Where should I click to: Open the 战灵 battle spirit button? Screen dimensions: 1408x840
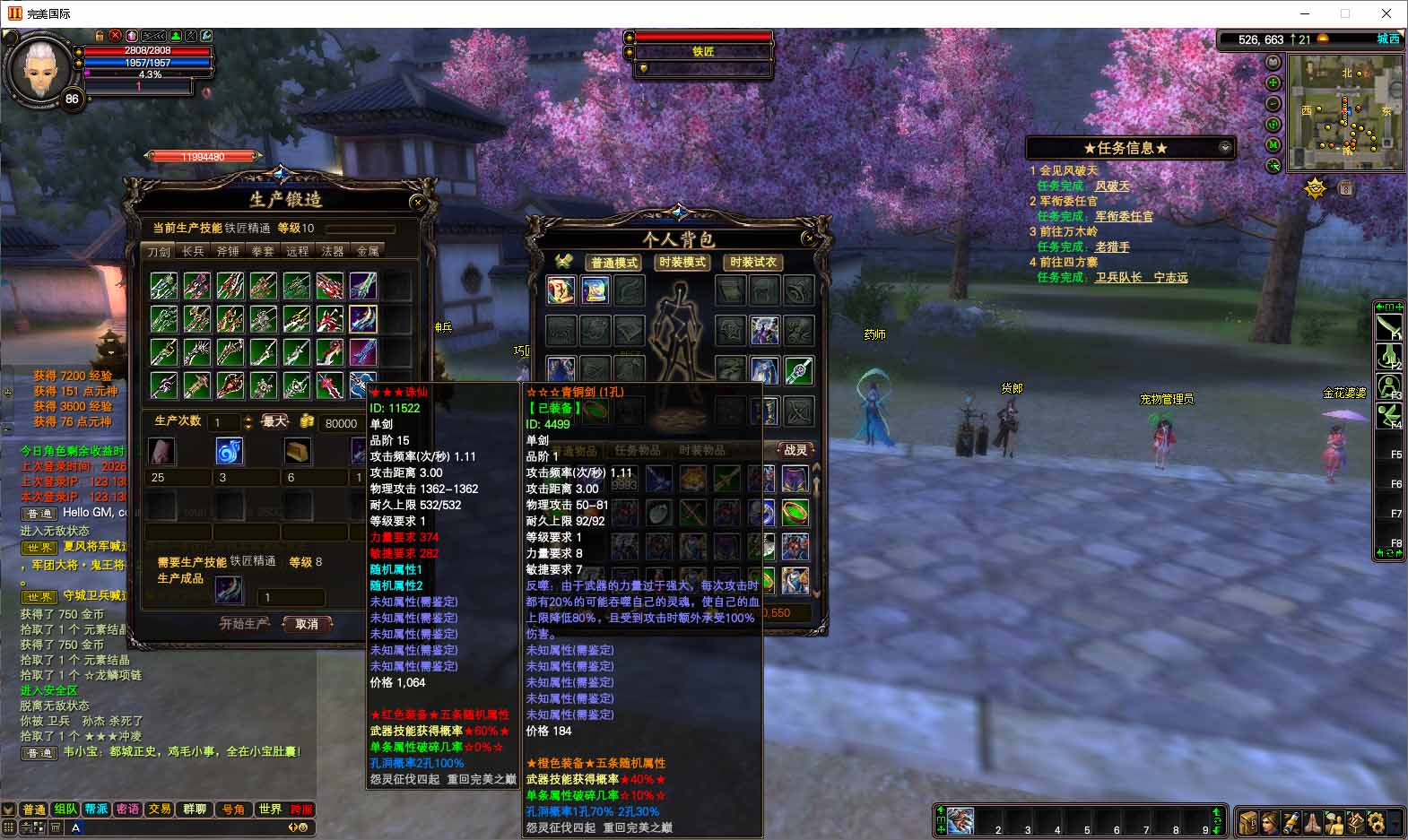[795, 450]
